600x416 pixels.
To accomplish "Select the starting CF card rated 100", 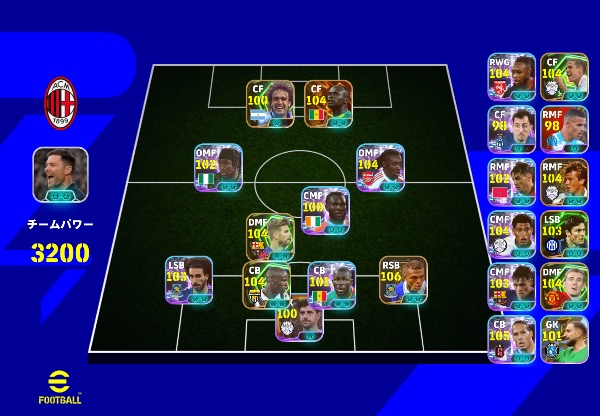I will [x=270, y=104].
